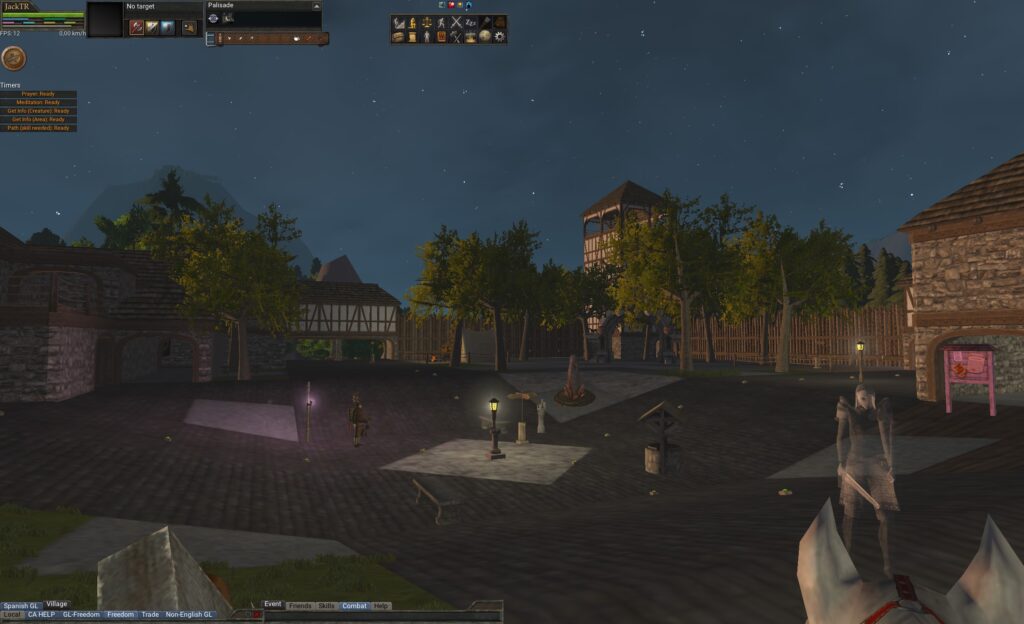Open the Help tab
The image size is (1024, 624).
381,606
